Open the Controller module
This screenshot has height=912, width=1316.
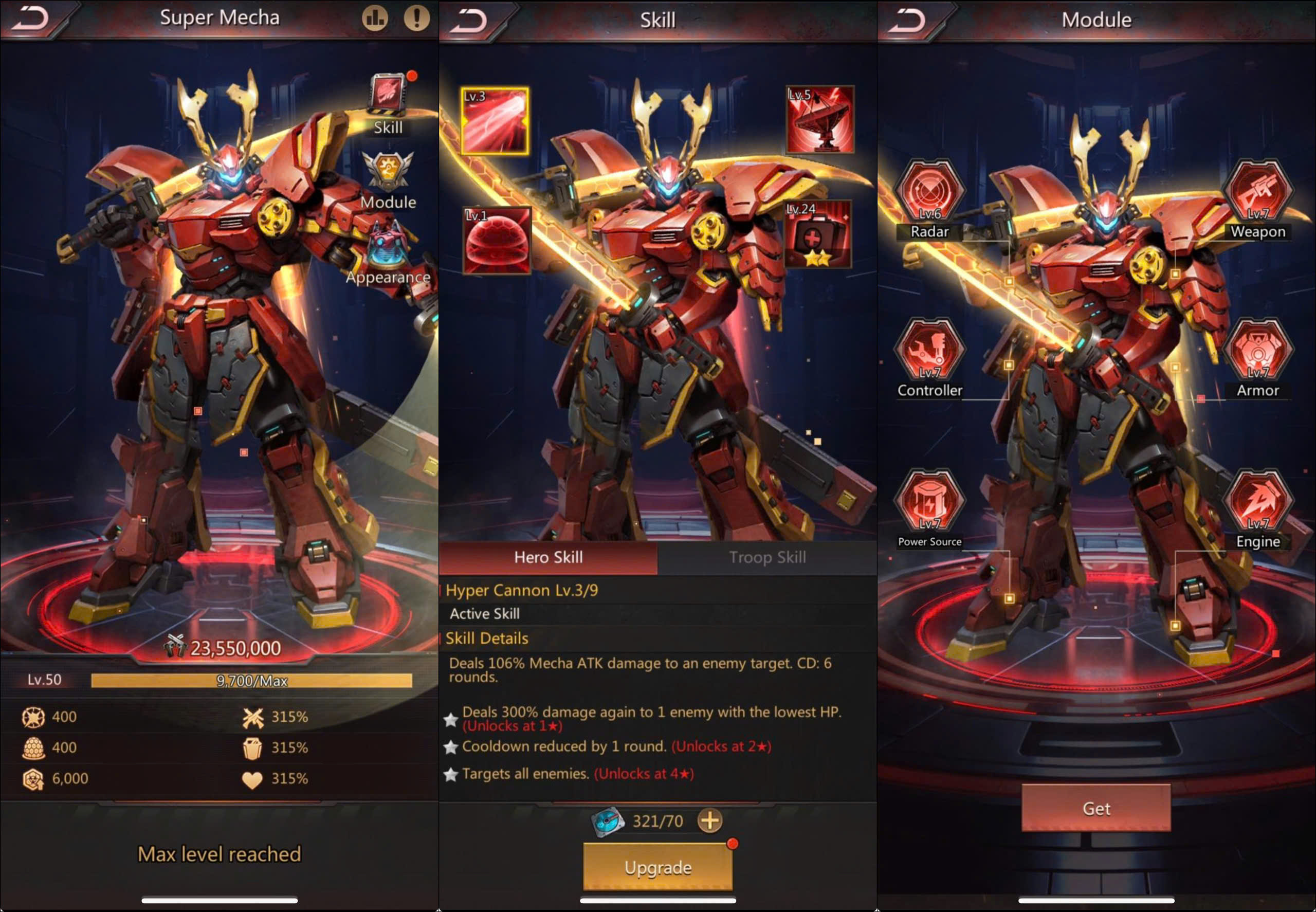tap(930, 350)
